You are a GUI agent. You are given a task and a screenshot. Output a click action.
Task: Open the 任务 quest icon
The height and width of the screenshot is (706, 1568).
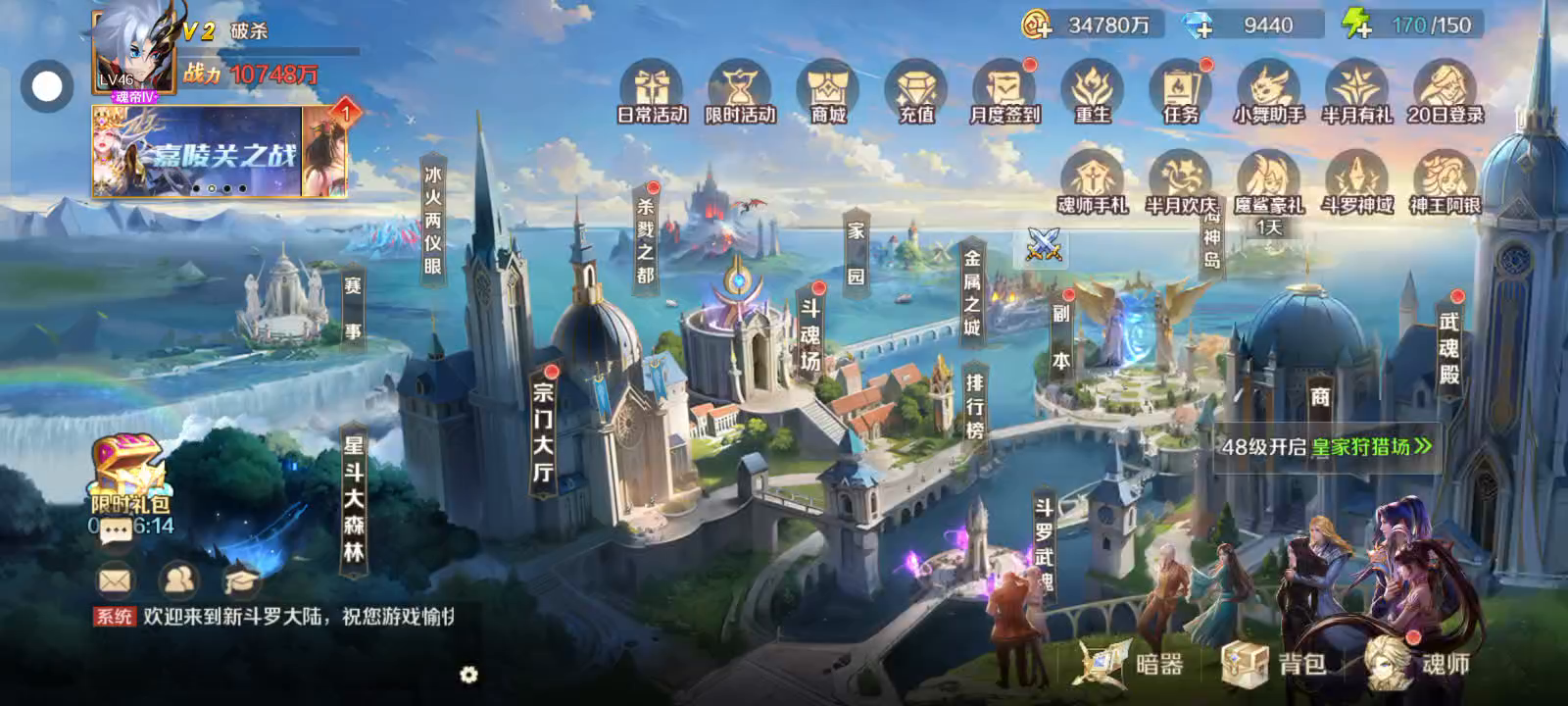(x=1181, y=91)
